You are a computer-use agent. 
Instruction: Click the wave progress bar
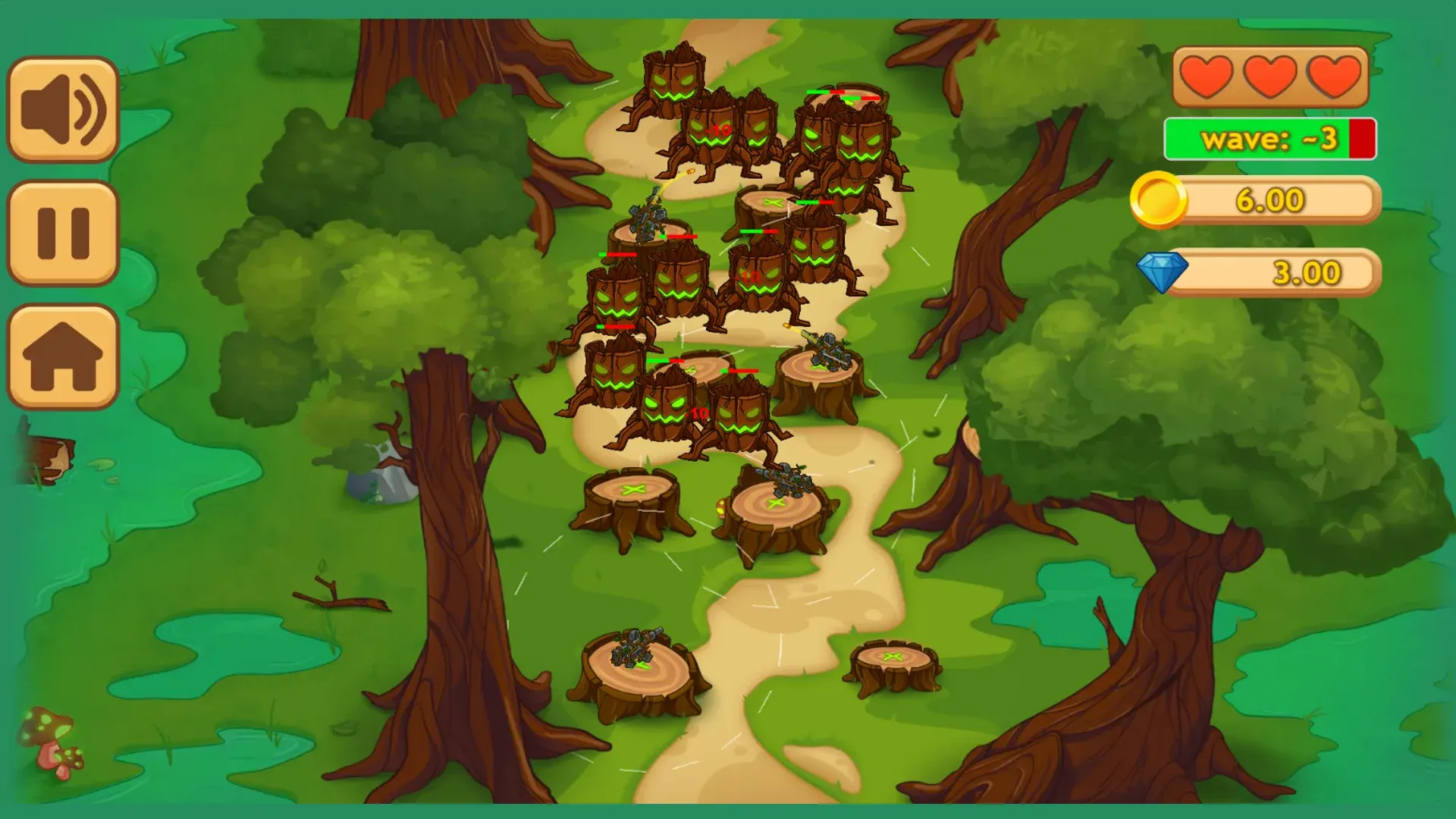point(1269,139)
